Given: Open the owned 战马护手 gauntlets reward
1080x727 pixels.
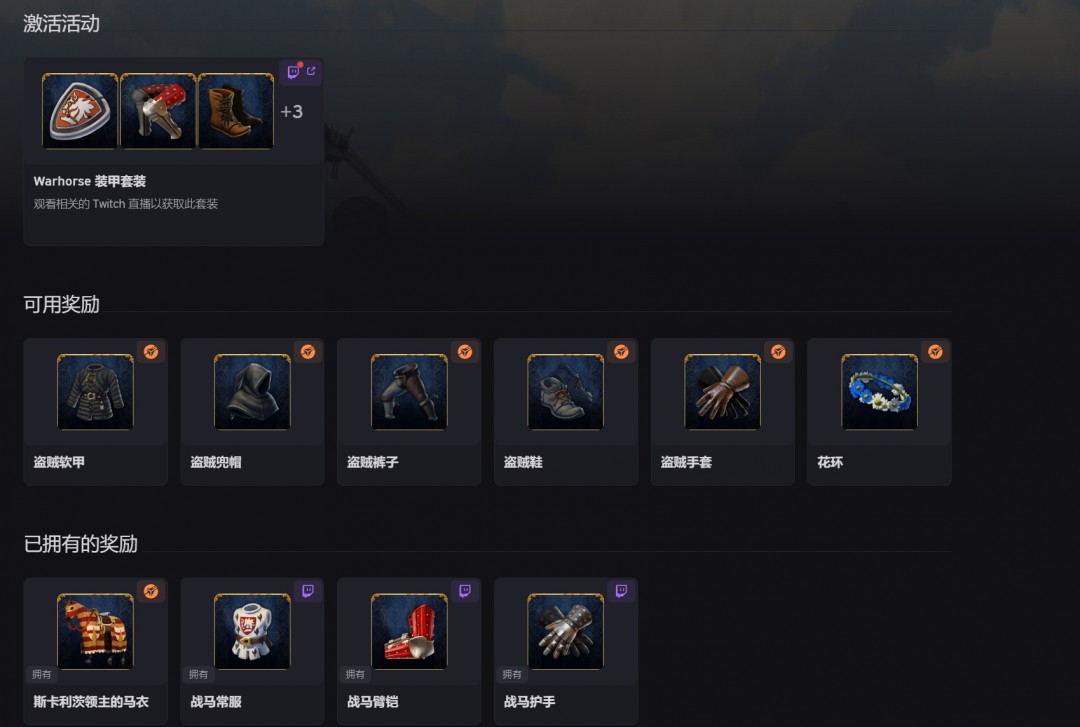Looking at the screenshot, I should pyautogui.click(x=565, y=650).
